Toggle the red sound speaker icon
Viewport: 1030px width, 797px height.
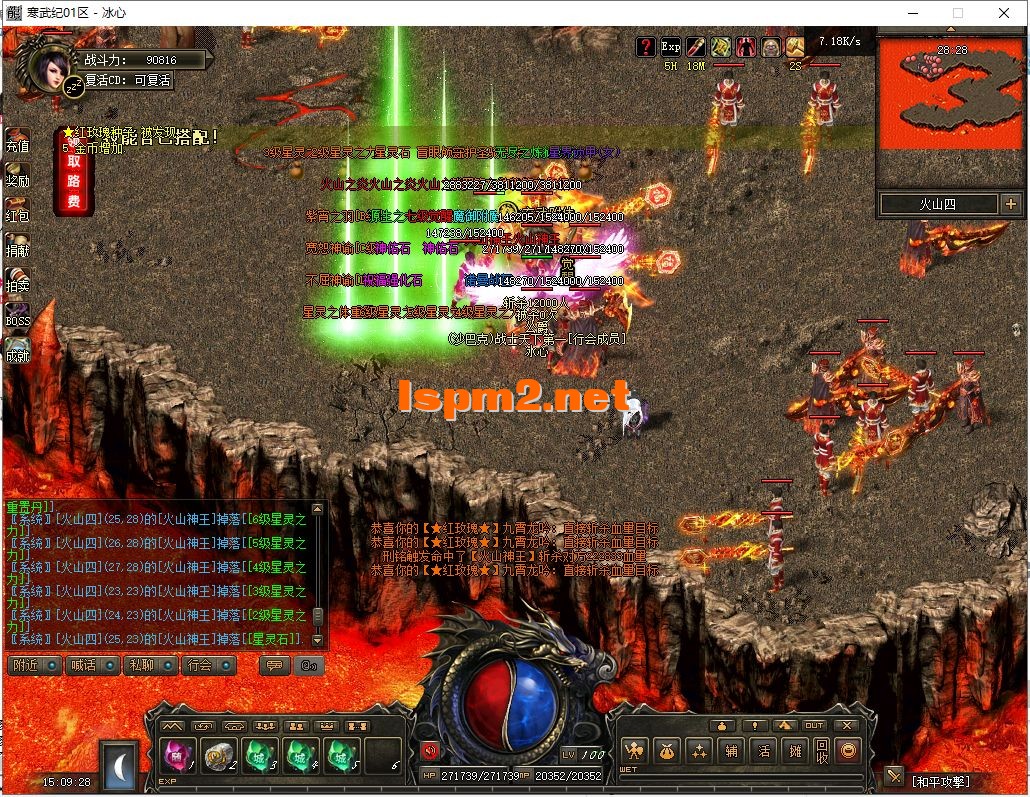point(430,750)
